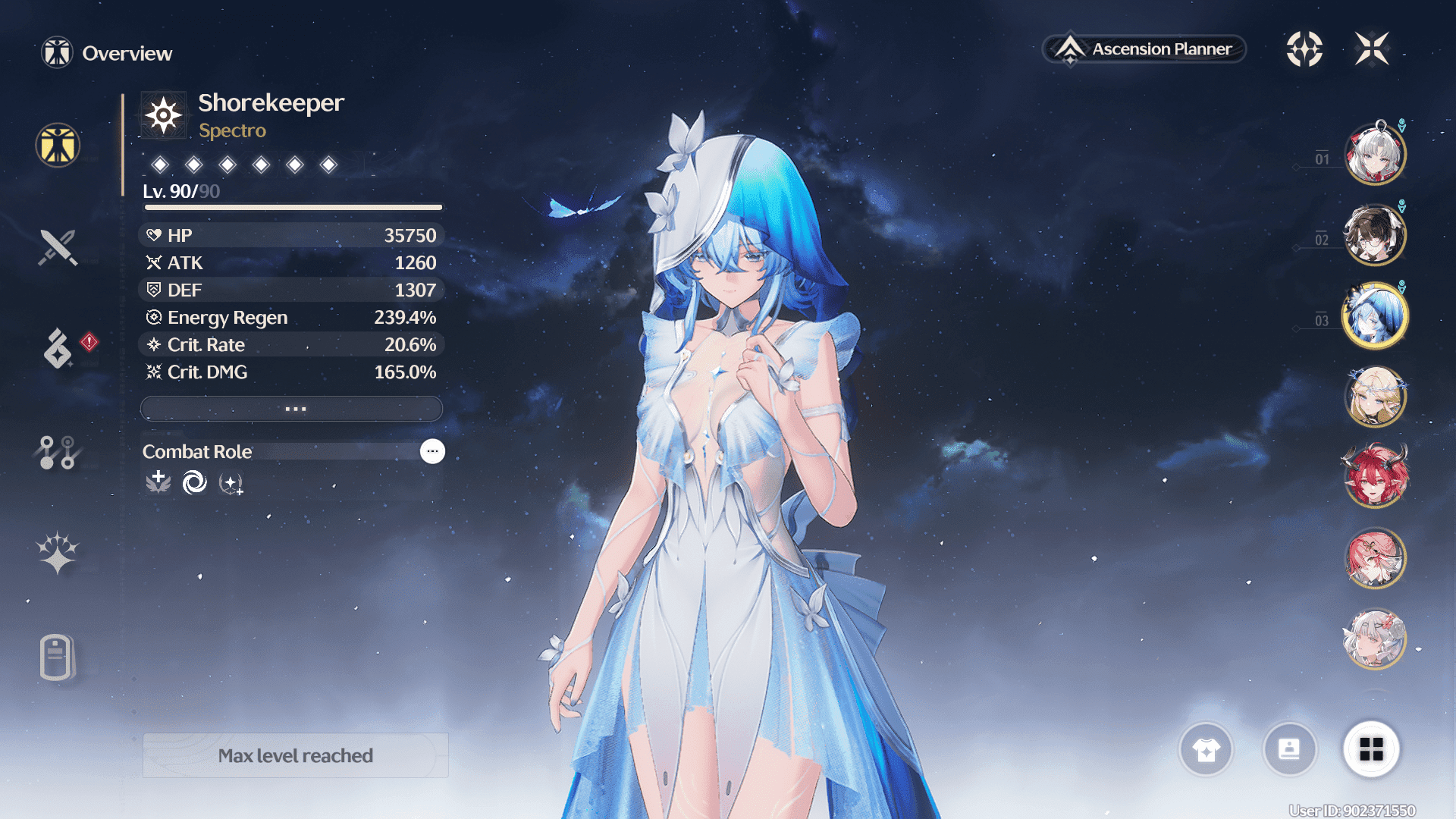Select the dark-haired character in slot 02
The image size is (1456, 819).
(1375, 235)
